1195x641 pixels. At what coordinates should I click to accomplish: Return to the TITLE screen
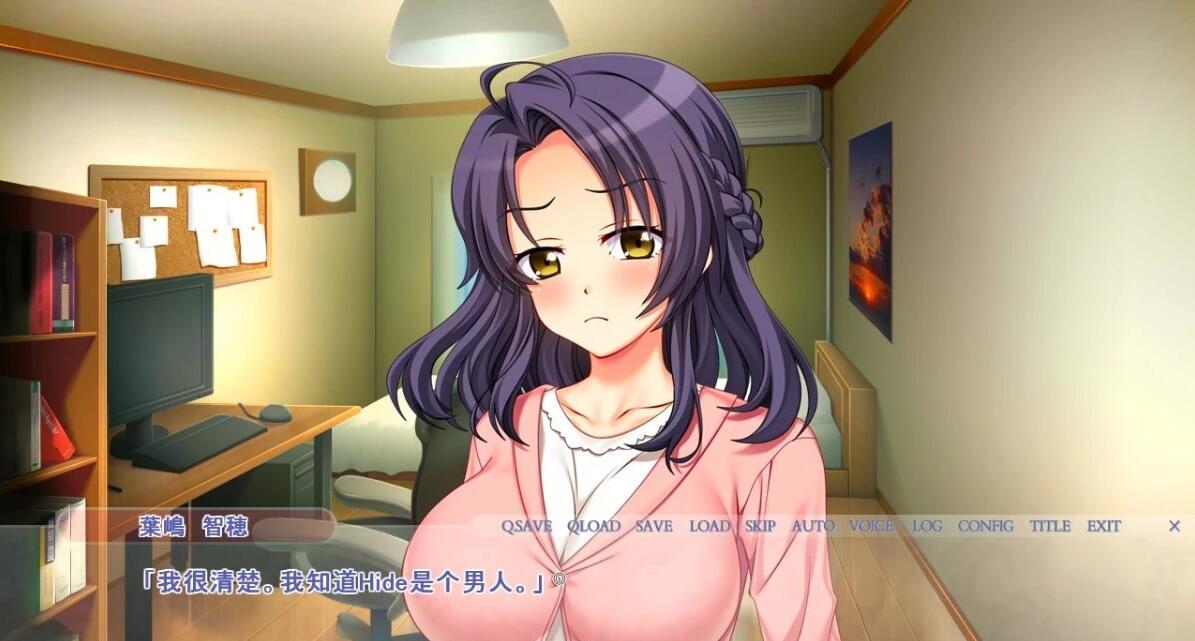pyautogui.click(x=1050, y=526)
